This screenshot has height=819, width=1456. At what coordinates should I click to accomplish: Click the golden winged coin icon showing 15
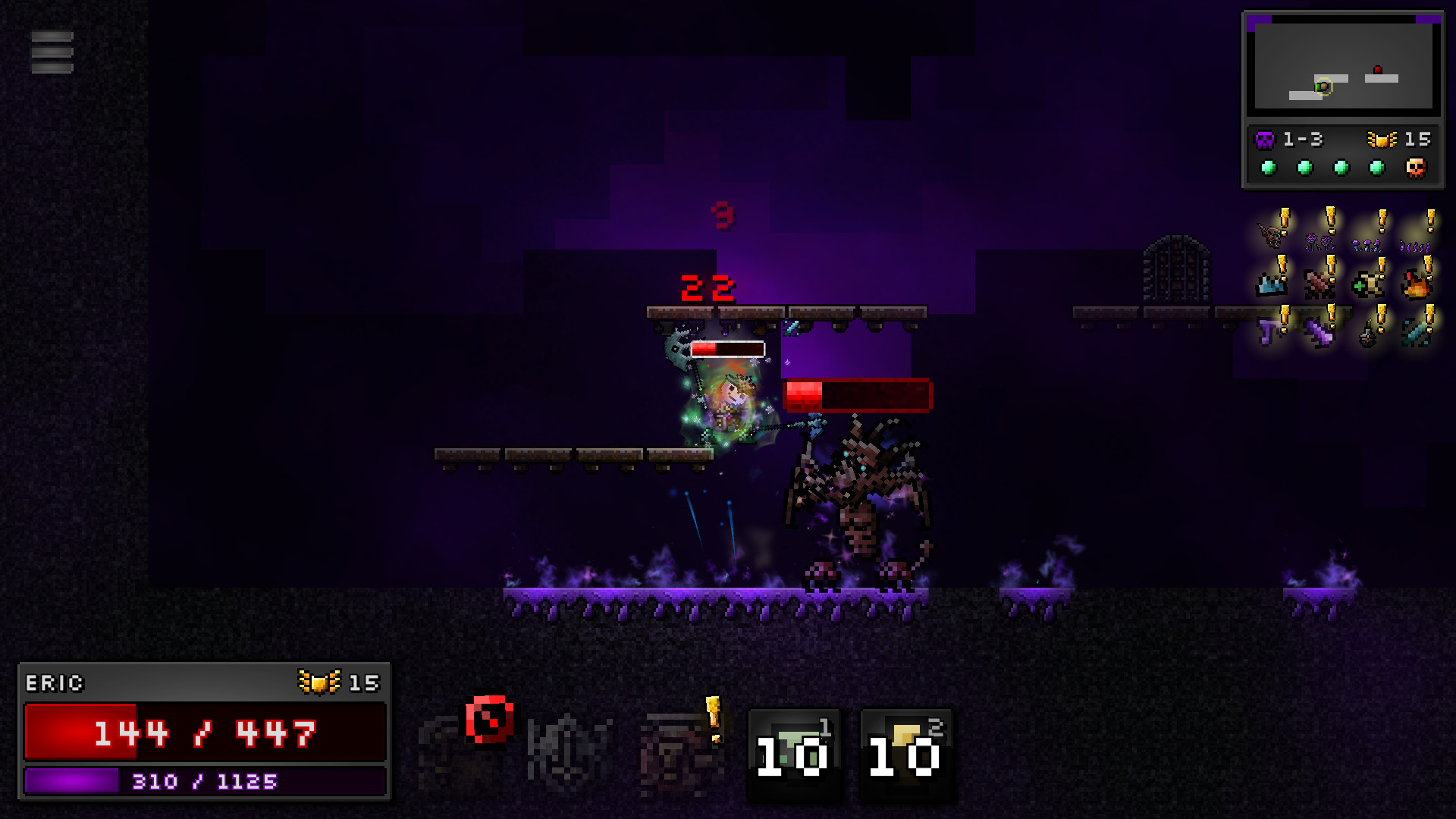[1382, 140]
